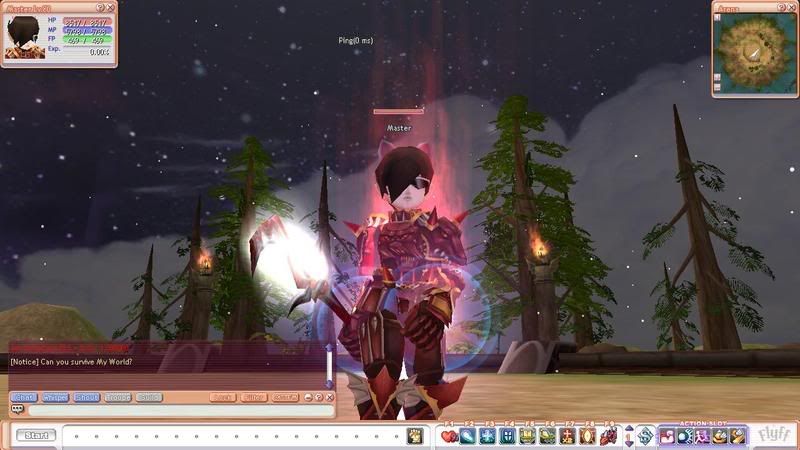Minimize the chat window
Screen dimensions: 800x450
pyautogui.click(x=307, y=397)
